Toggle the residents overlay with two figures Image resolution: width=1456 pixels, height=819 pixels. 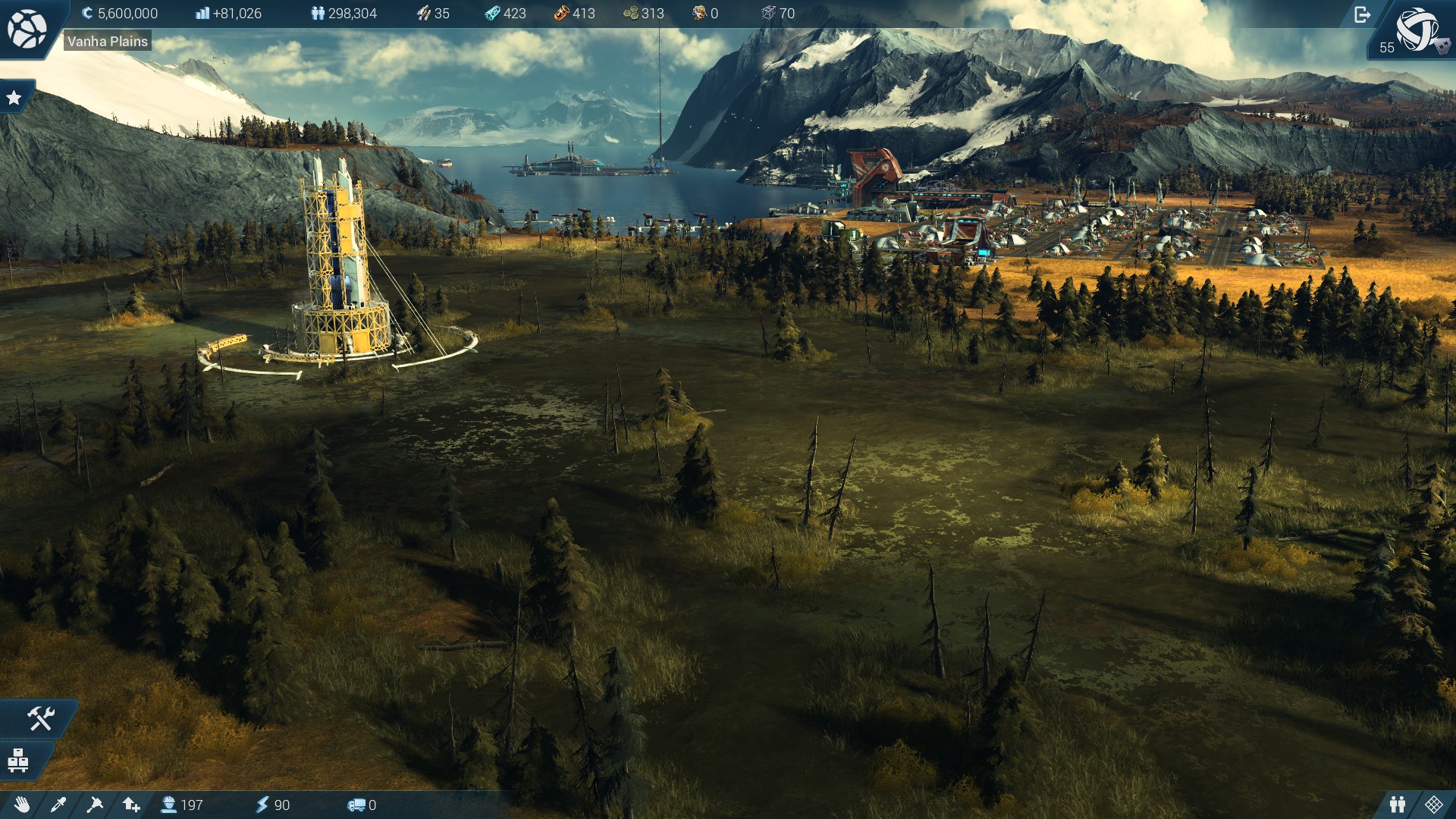[1398, 805]
